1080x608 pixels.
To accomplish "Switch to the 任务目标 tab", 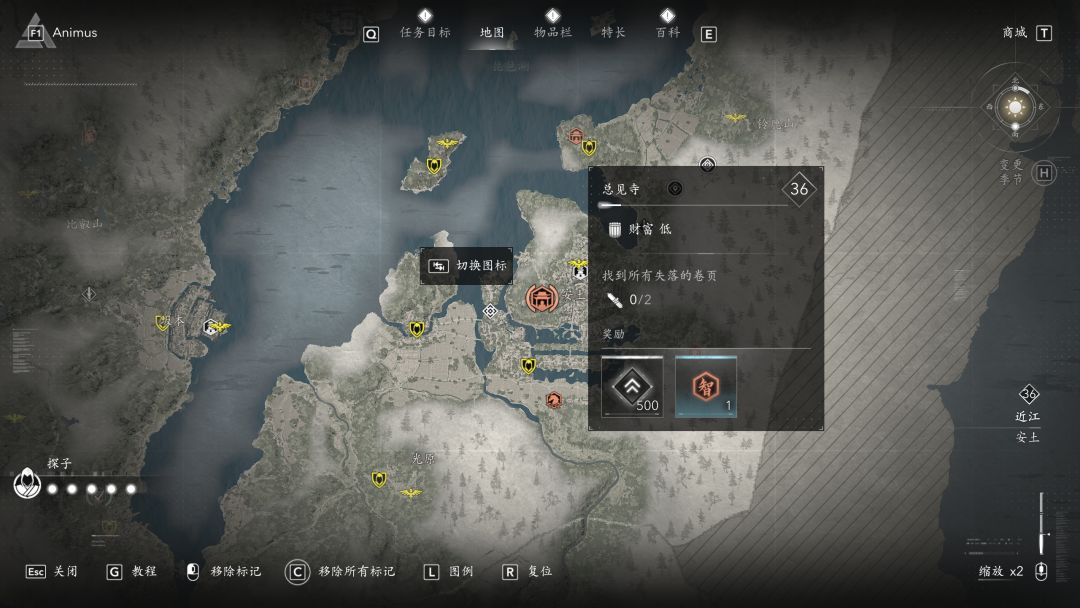I will point(425,32).
